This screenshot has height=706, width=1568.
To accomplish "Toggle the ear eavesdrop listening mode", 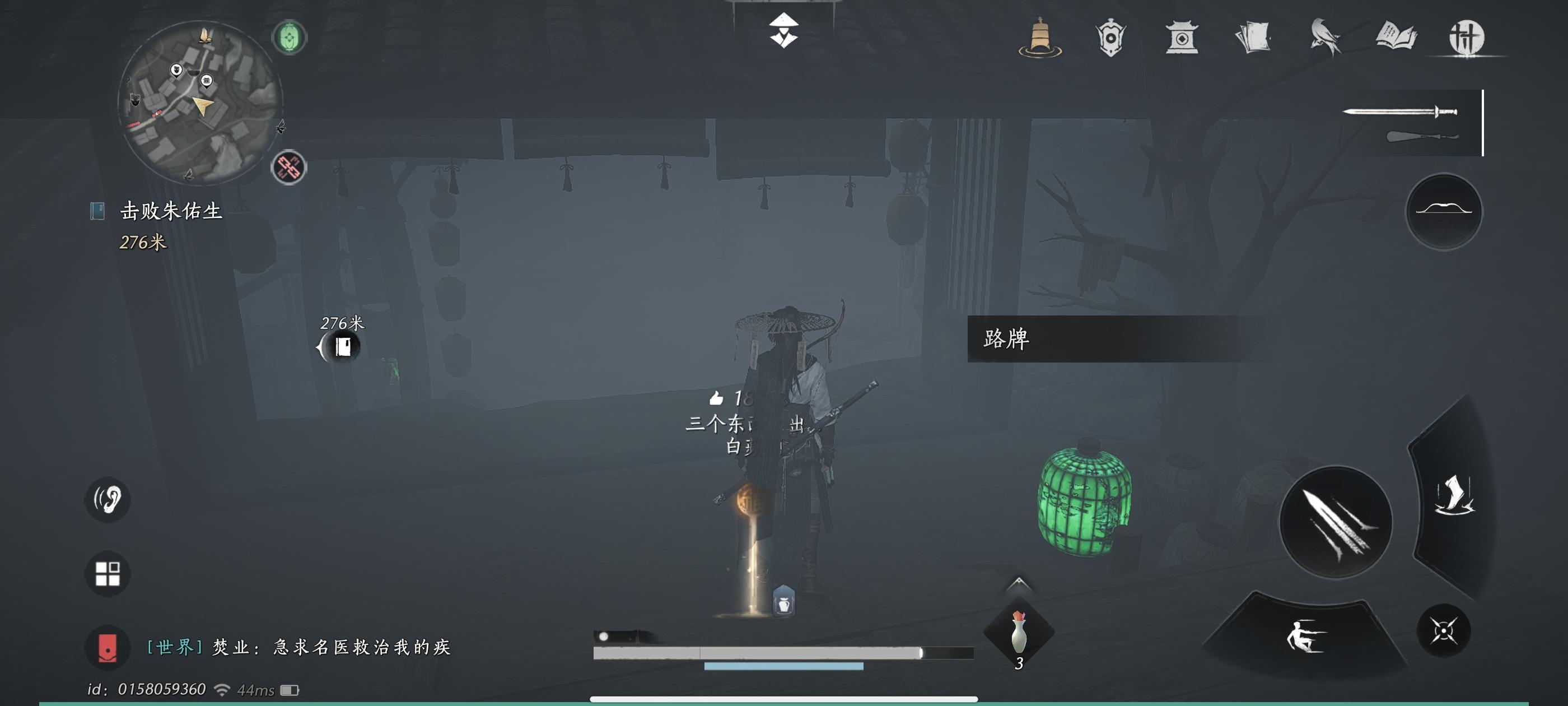I will [107, 498].
